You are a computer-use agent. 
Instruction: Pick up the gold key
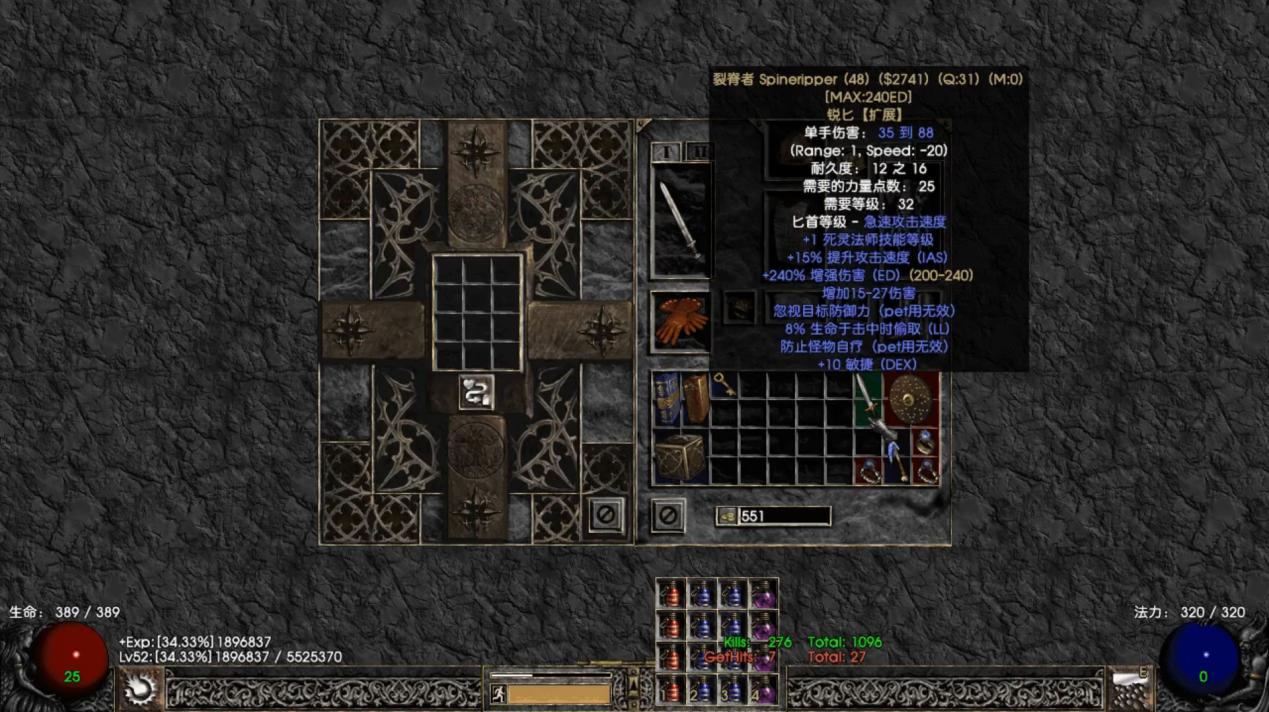click(724, 384)
